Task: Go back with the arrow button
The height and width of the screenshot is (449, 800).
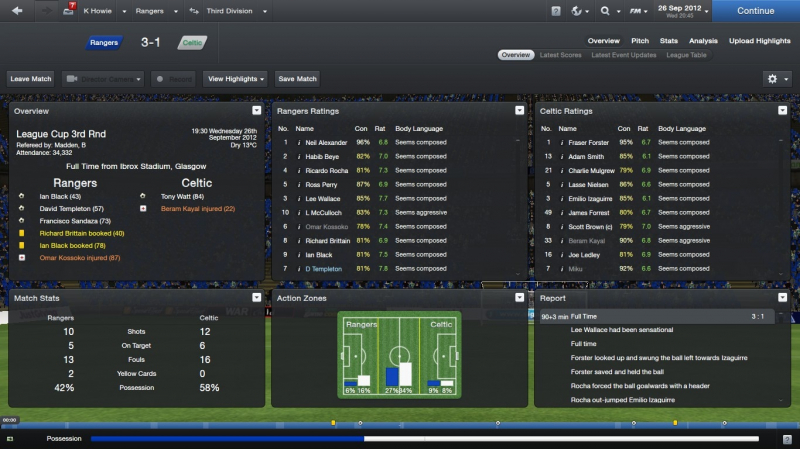Action: click(17, 11)
